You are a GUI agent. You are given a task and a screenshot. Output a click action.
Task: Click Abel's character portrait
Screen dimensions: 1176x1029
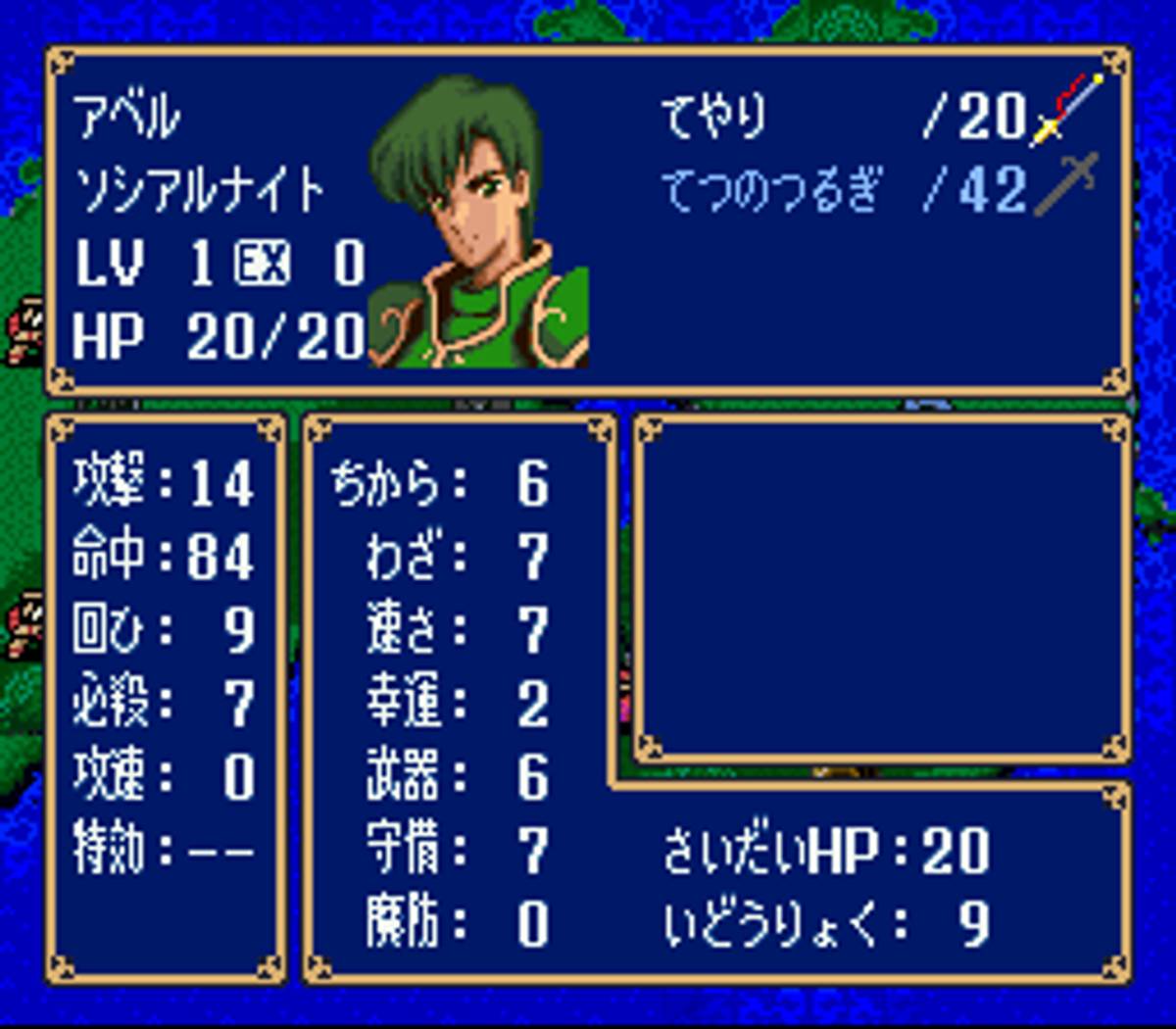coord(479,222)
